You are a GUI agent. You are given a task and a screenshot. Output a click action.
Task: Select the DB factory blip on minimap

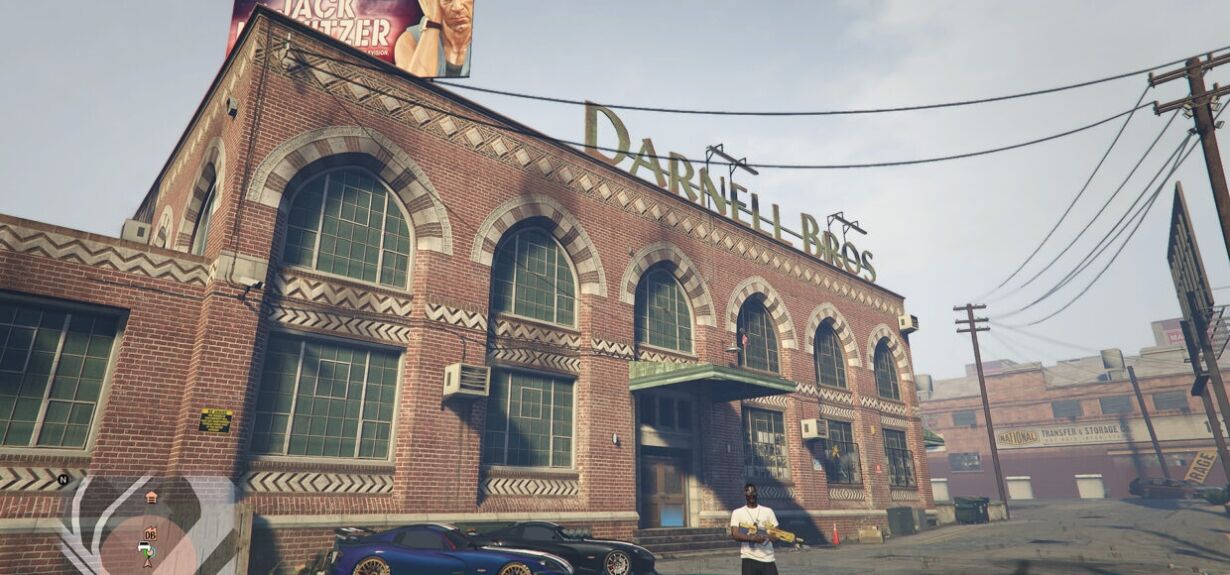(x=150, y=533)
